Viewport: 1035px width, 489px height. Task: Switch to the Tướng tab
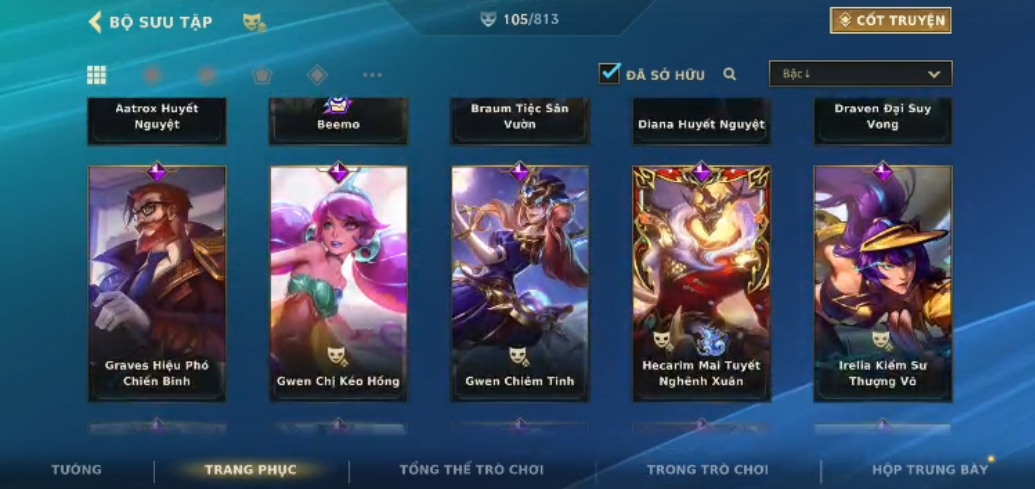pyautogui.click(x=77, y=470)
